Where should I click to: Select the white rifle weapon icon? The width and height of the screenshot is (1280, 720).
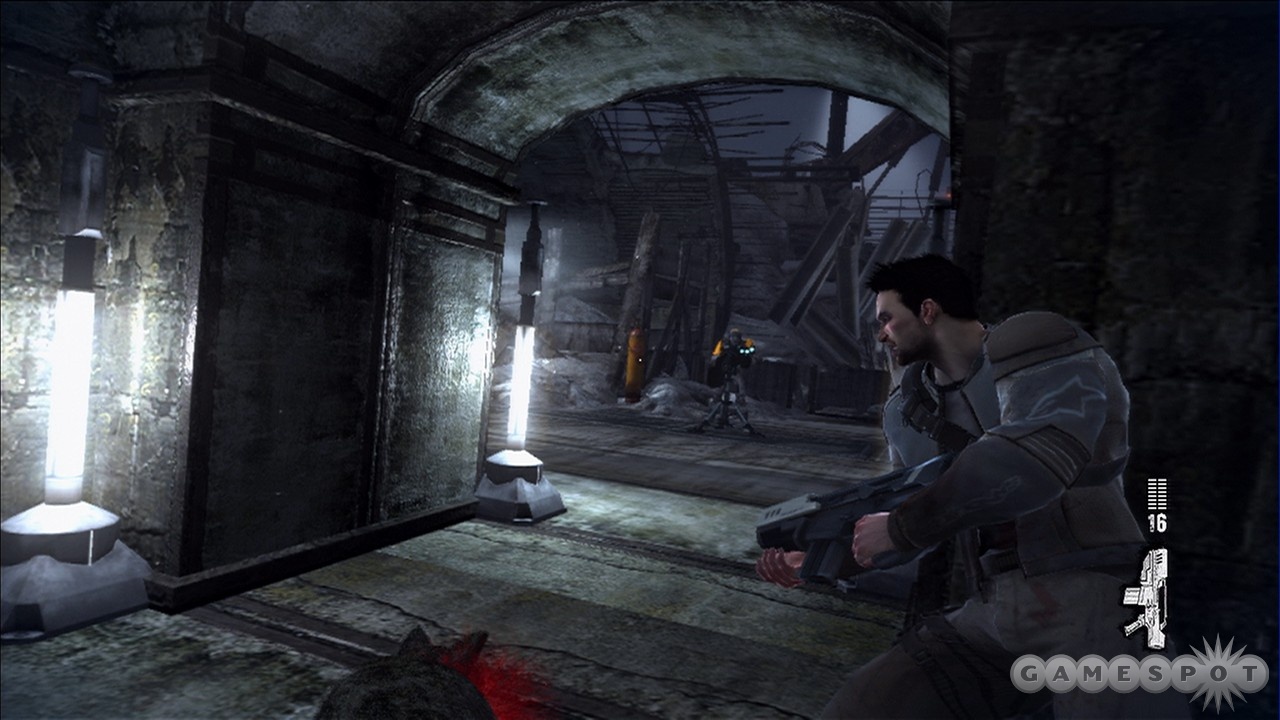(1146, 597)
